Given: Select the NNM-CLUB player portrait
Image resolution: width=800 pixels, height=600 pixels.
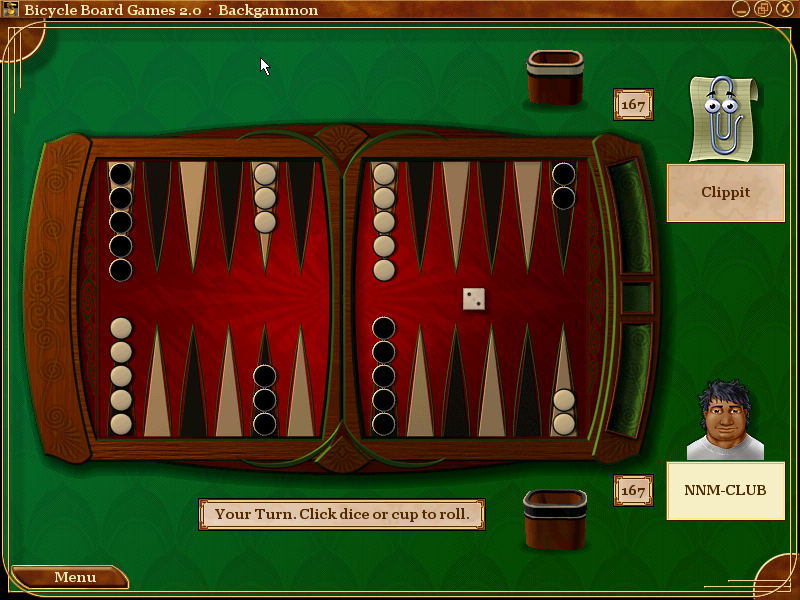Looking at the screenshot, I should (725, 421).
